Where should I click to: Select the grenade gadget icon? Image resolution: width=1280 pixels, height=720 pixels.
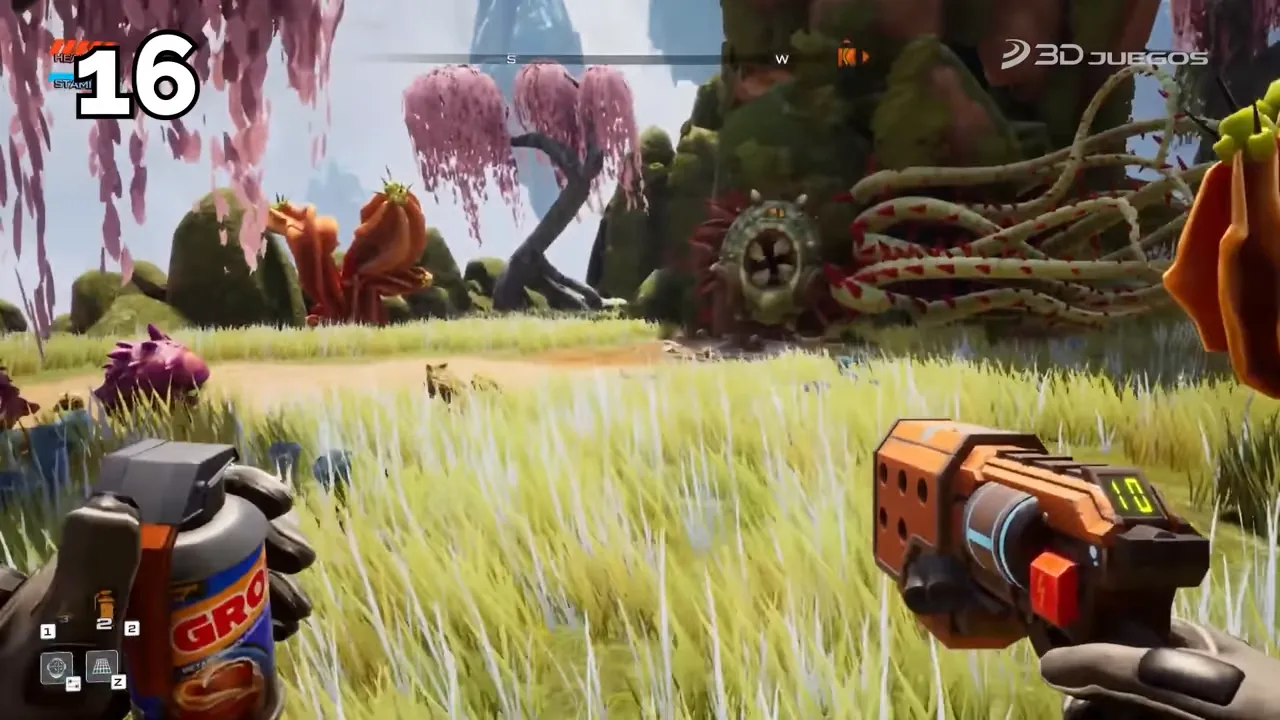click(x=106, y=606)
